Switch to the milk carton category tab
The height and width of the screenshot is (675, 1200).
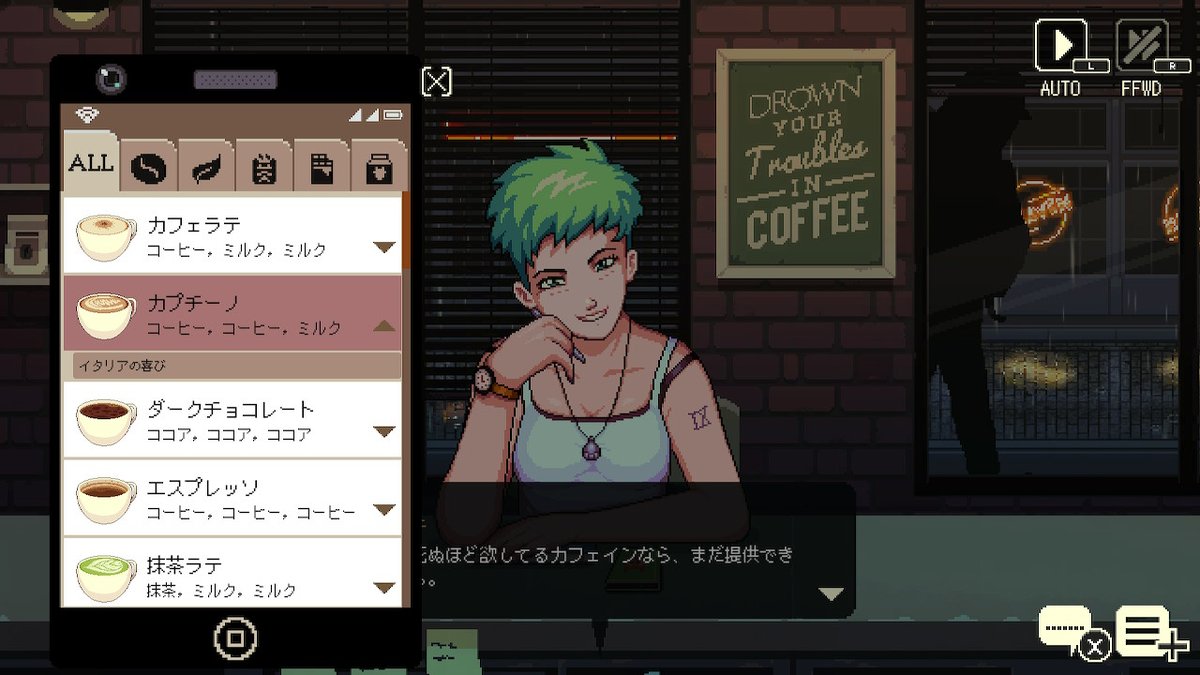(322, 167)
